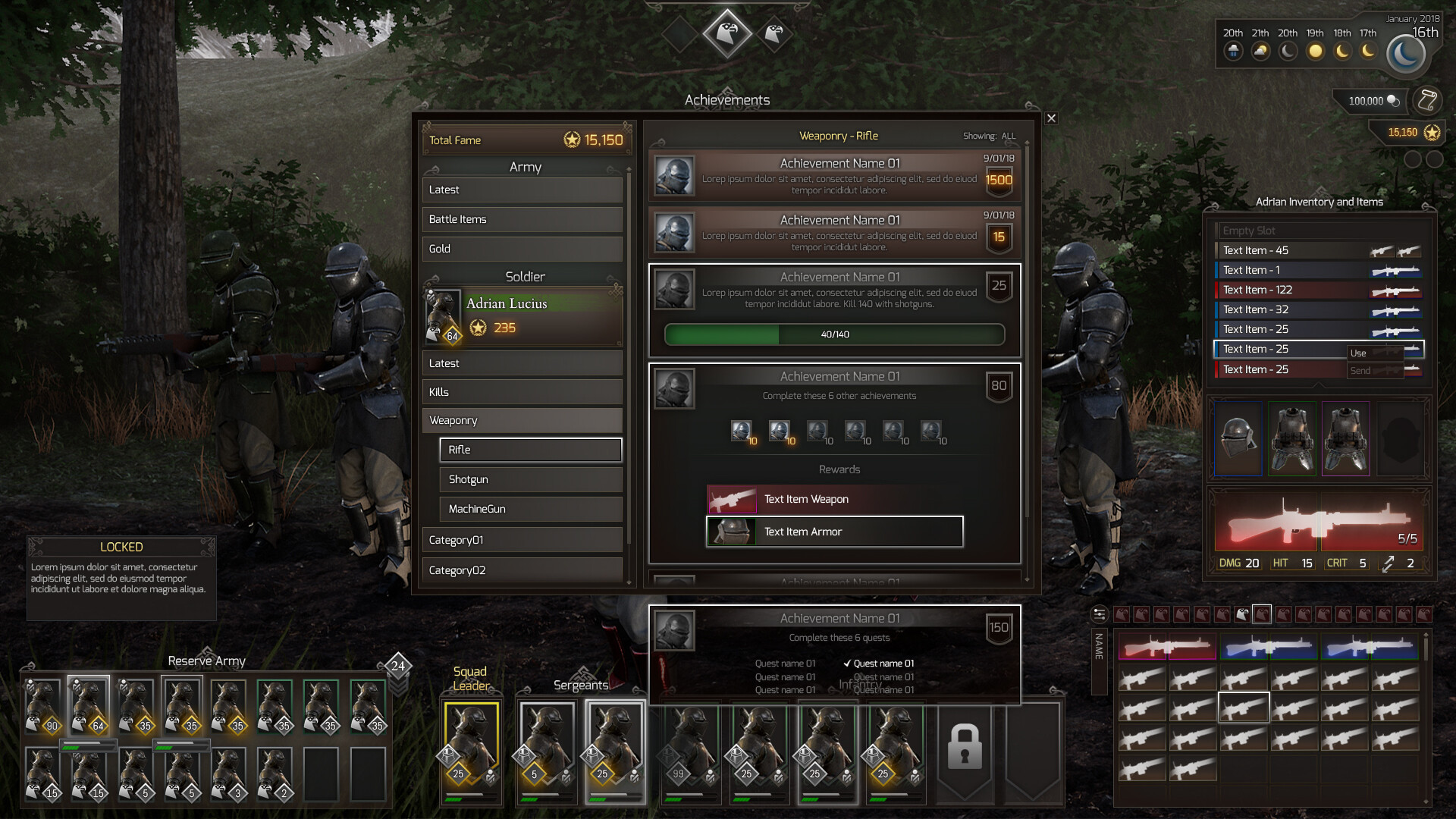Click the gold star fame icon next to 15,150
1456x819 pixels.
[1431, 132]
